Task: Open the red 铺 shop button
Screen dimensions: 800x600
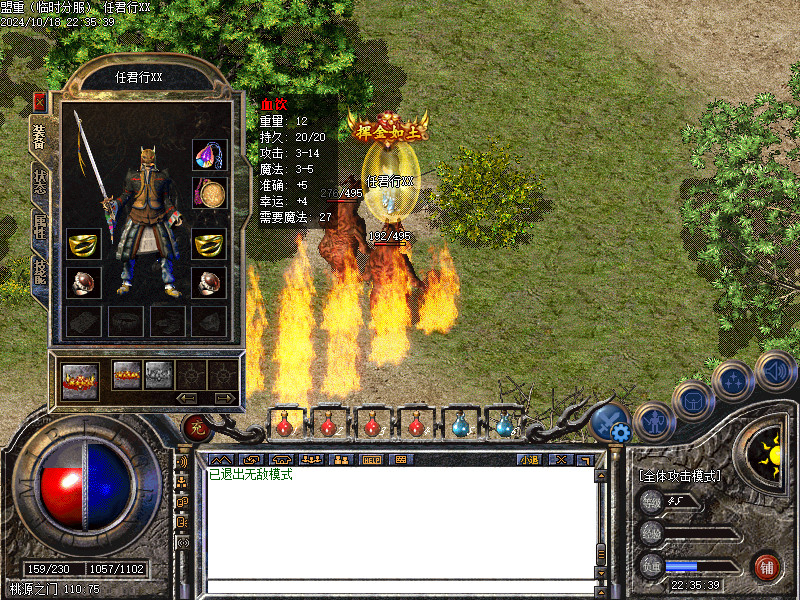Action: click(767, 567)
